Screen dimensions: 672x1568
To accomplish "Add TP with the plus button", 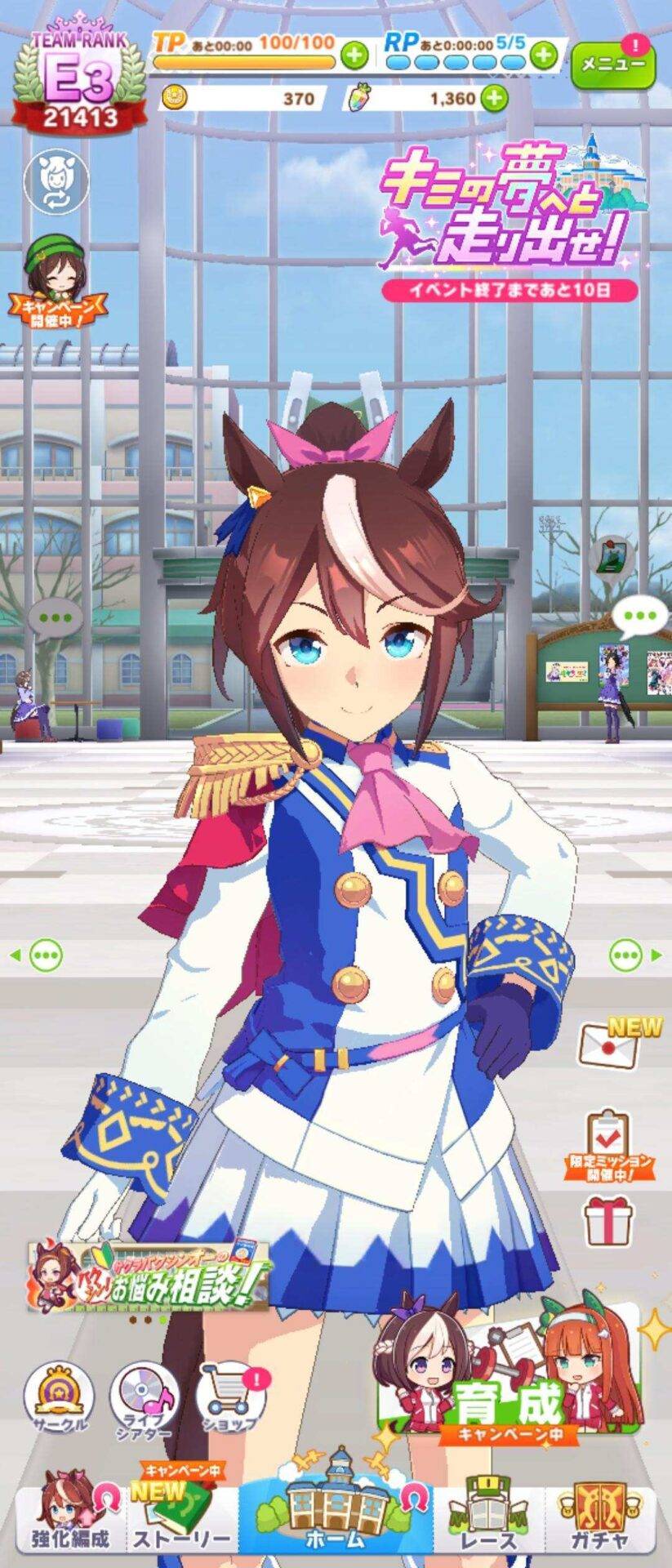I will coord(354,56).
